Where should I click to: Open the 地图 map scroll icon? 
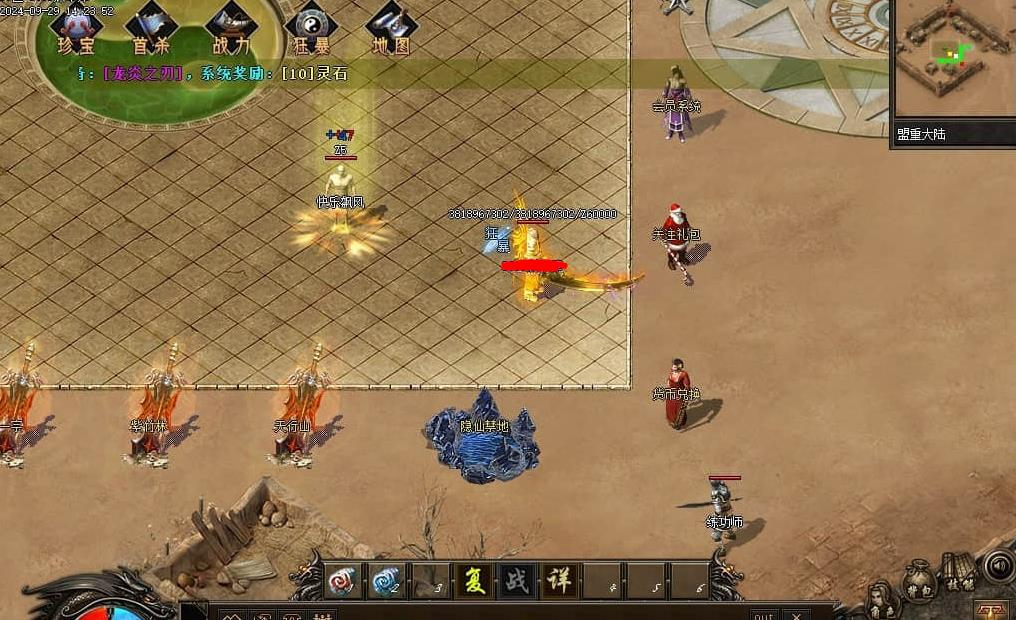tap(391, 28)
